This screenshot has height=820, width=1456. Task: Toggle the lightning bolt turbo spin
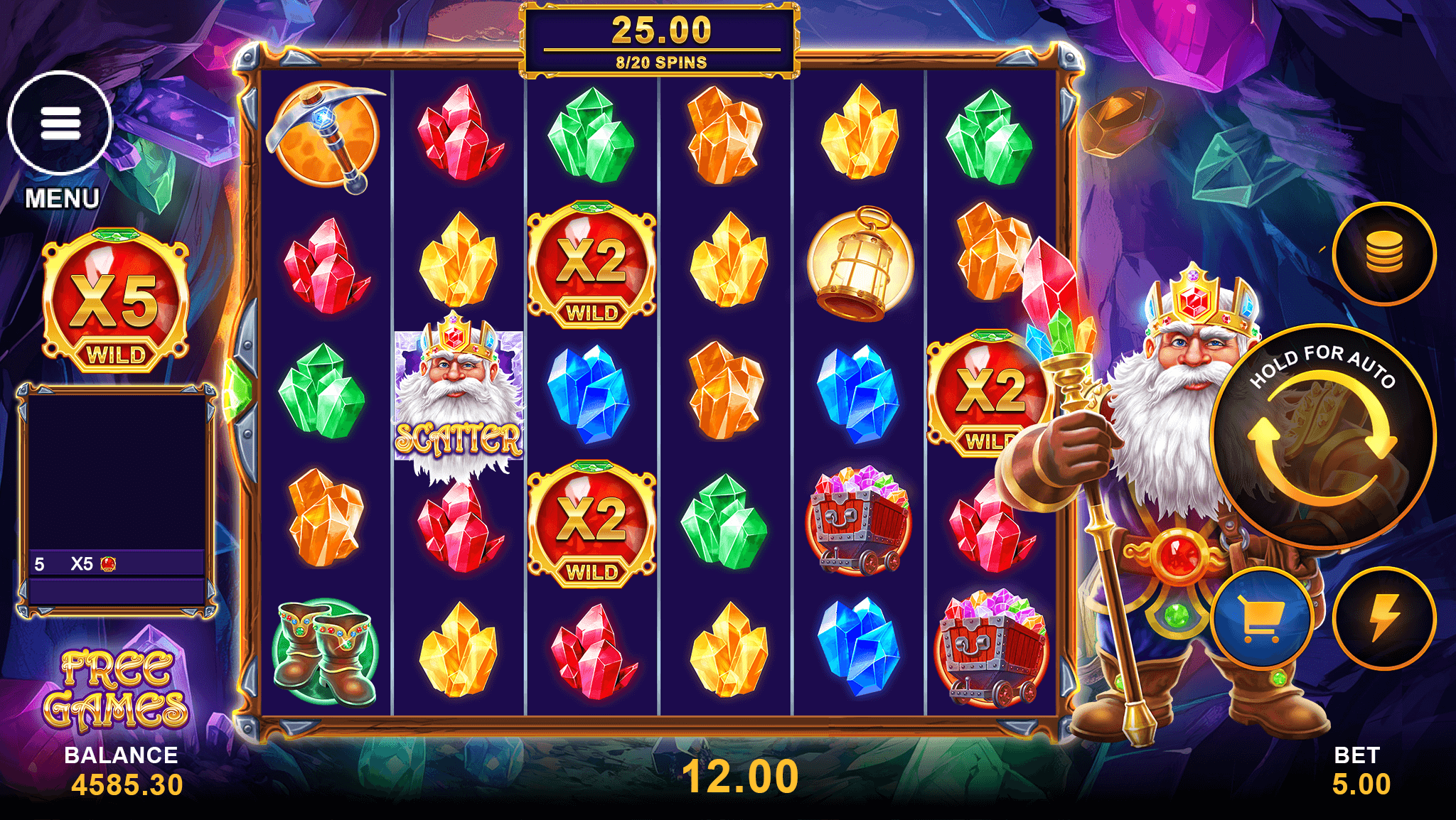coord(1383,617)
